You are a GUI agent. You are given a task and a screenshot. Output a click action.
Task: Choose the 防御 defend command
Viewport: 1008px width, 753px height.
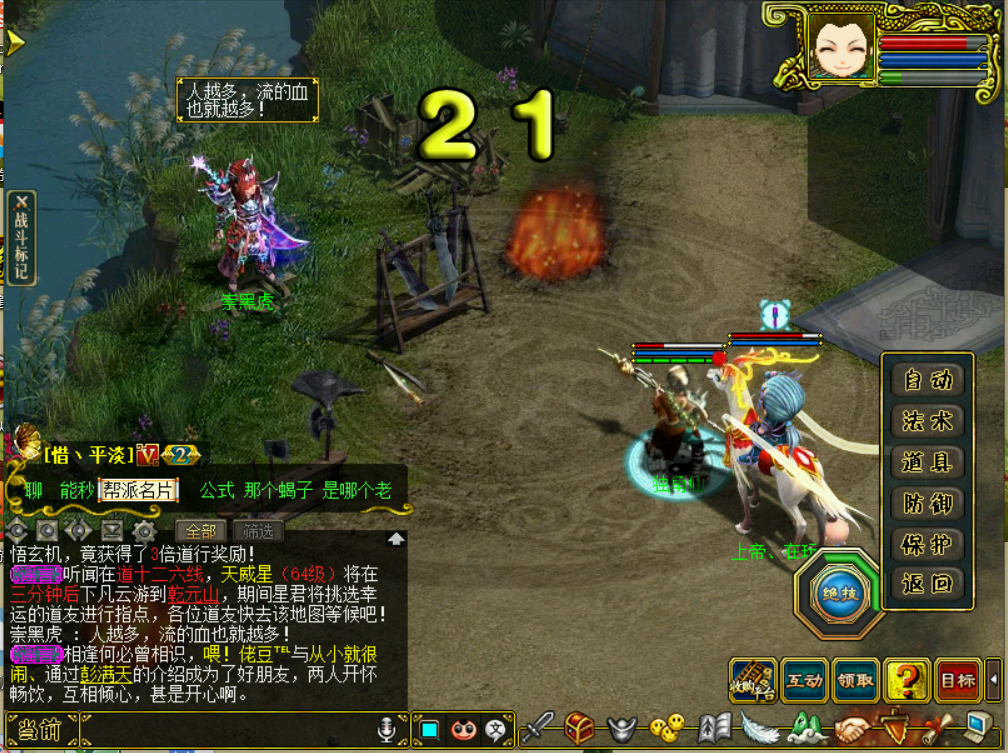927,503
